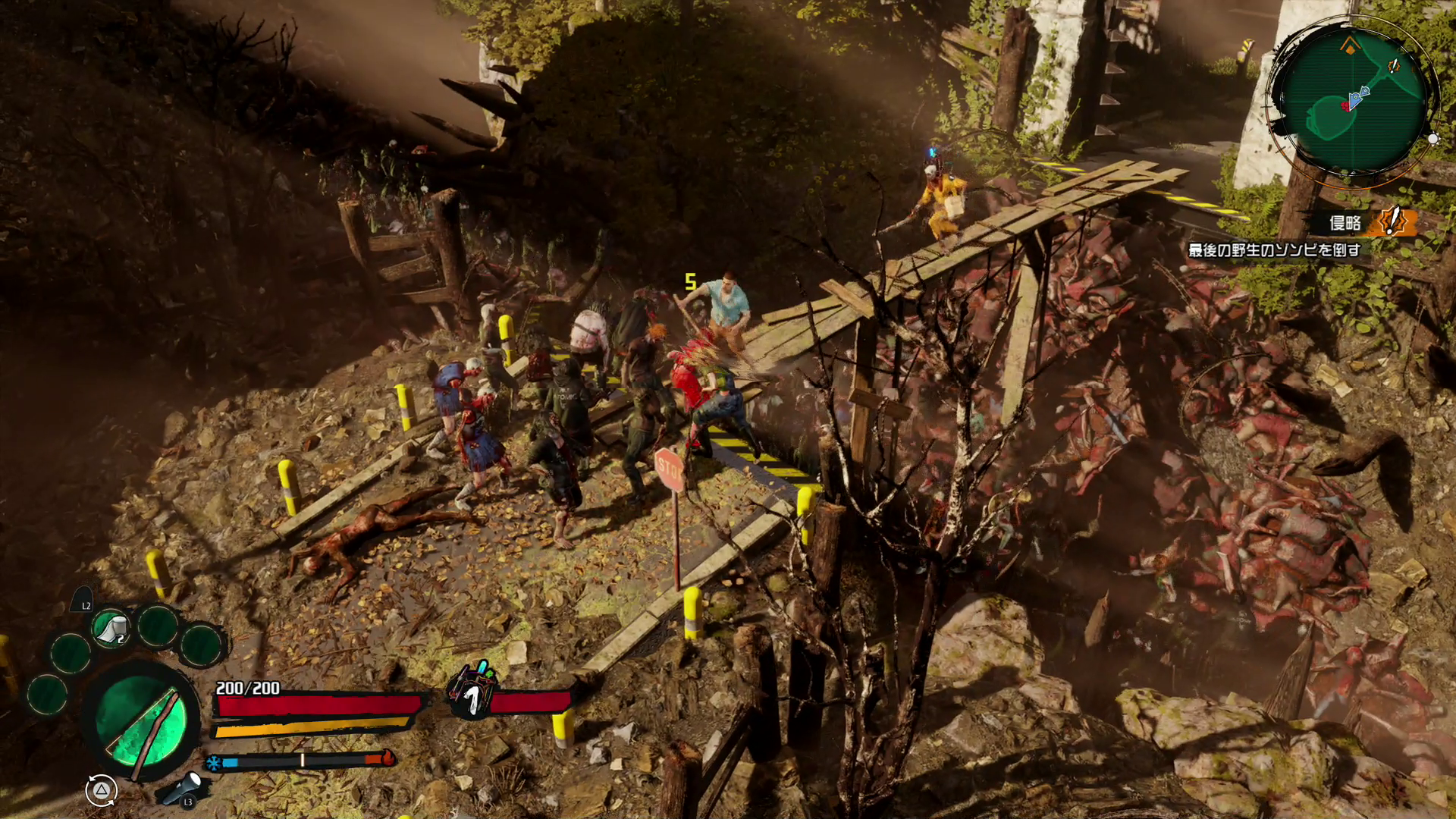
Task: Click the orange exclamation marker on minimap
Action: [x=1394, y=66]
